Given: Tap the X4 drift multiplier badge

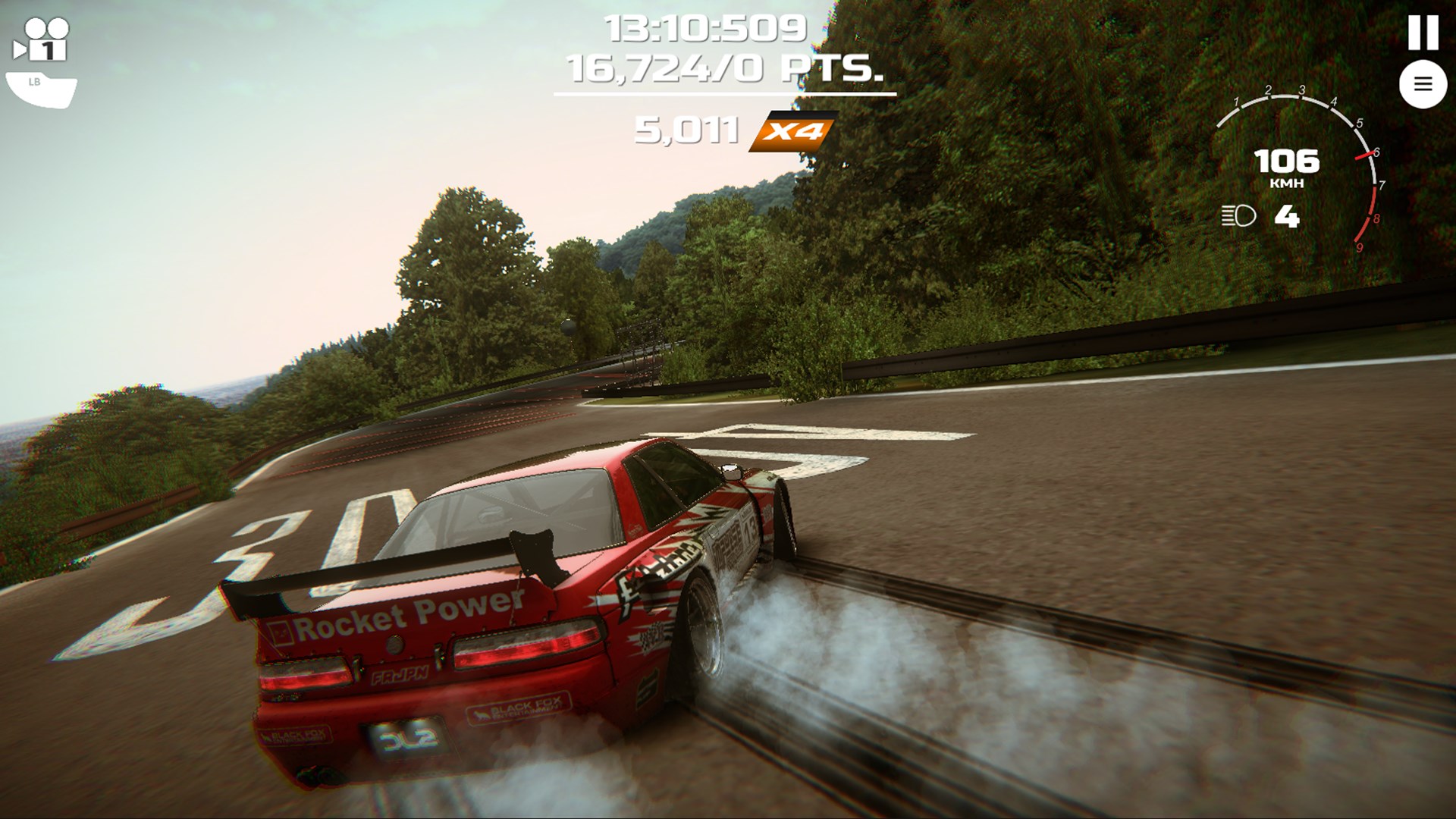Looking at the screenshot, I should (793, 130).
